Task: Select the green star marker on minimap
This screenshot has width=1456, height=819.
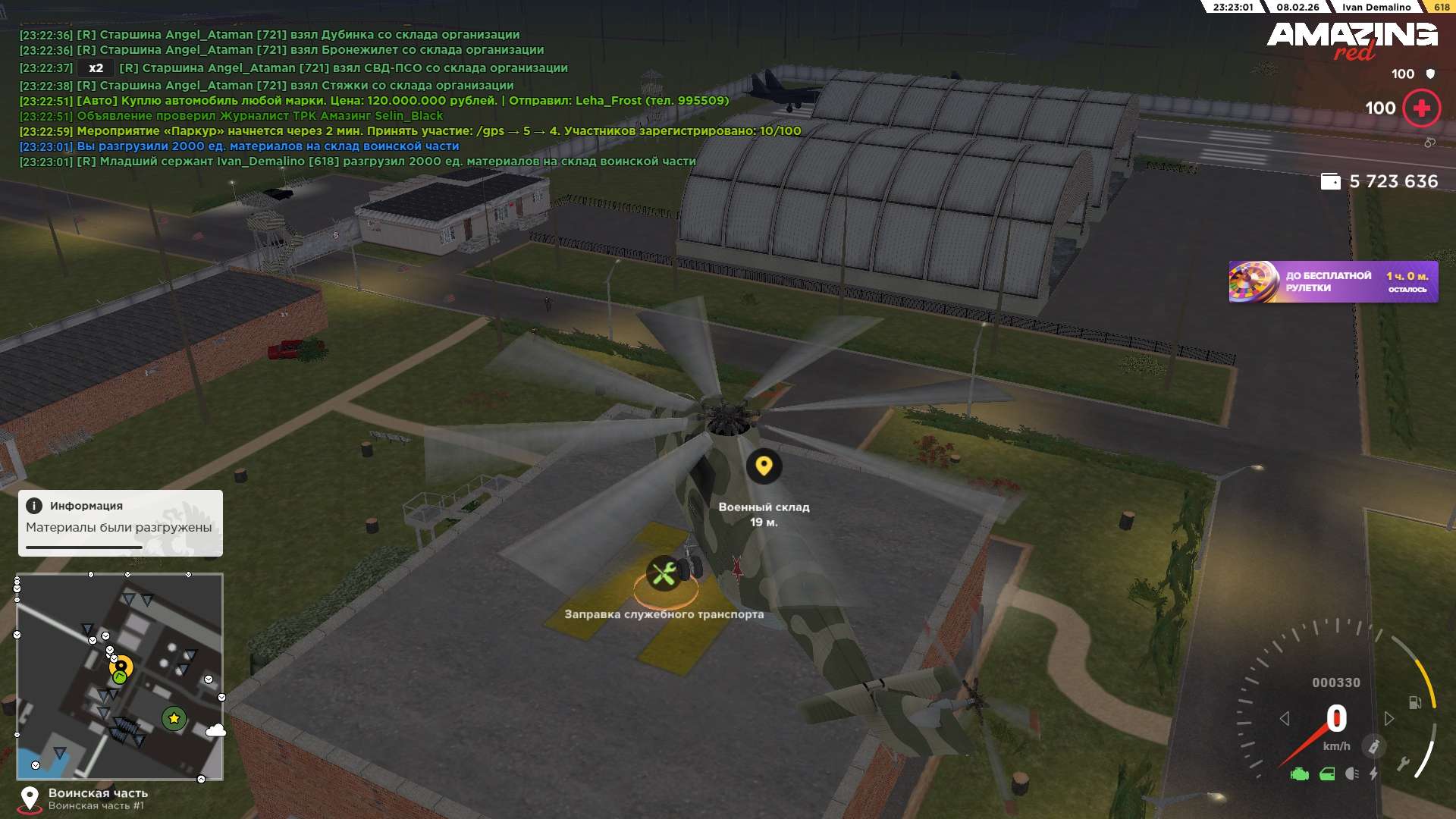Action: pyautogui.click(x=174, y=718)
